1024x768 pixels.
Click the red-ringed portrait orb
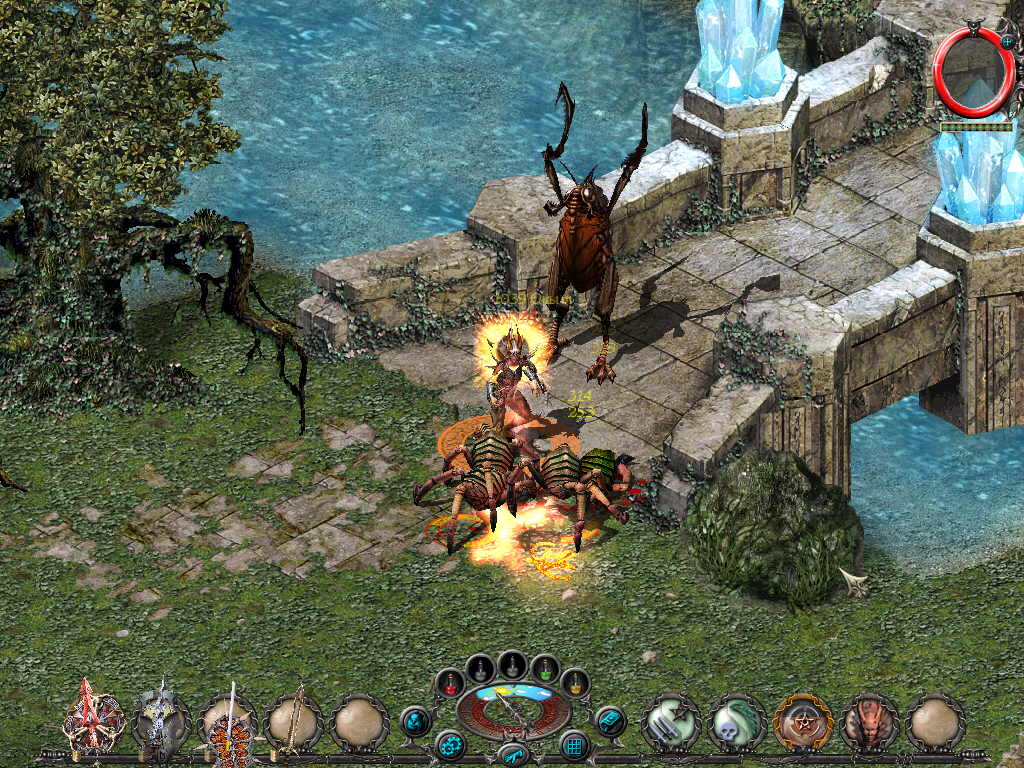tap(966, 72)
